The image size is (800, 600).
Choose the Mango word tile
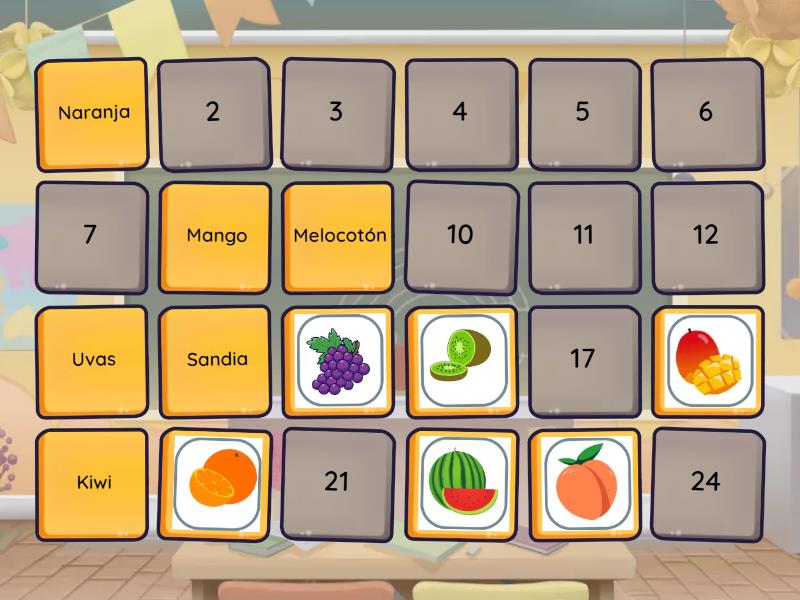[x=216, y=236]
